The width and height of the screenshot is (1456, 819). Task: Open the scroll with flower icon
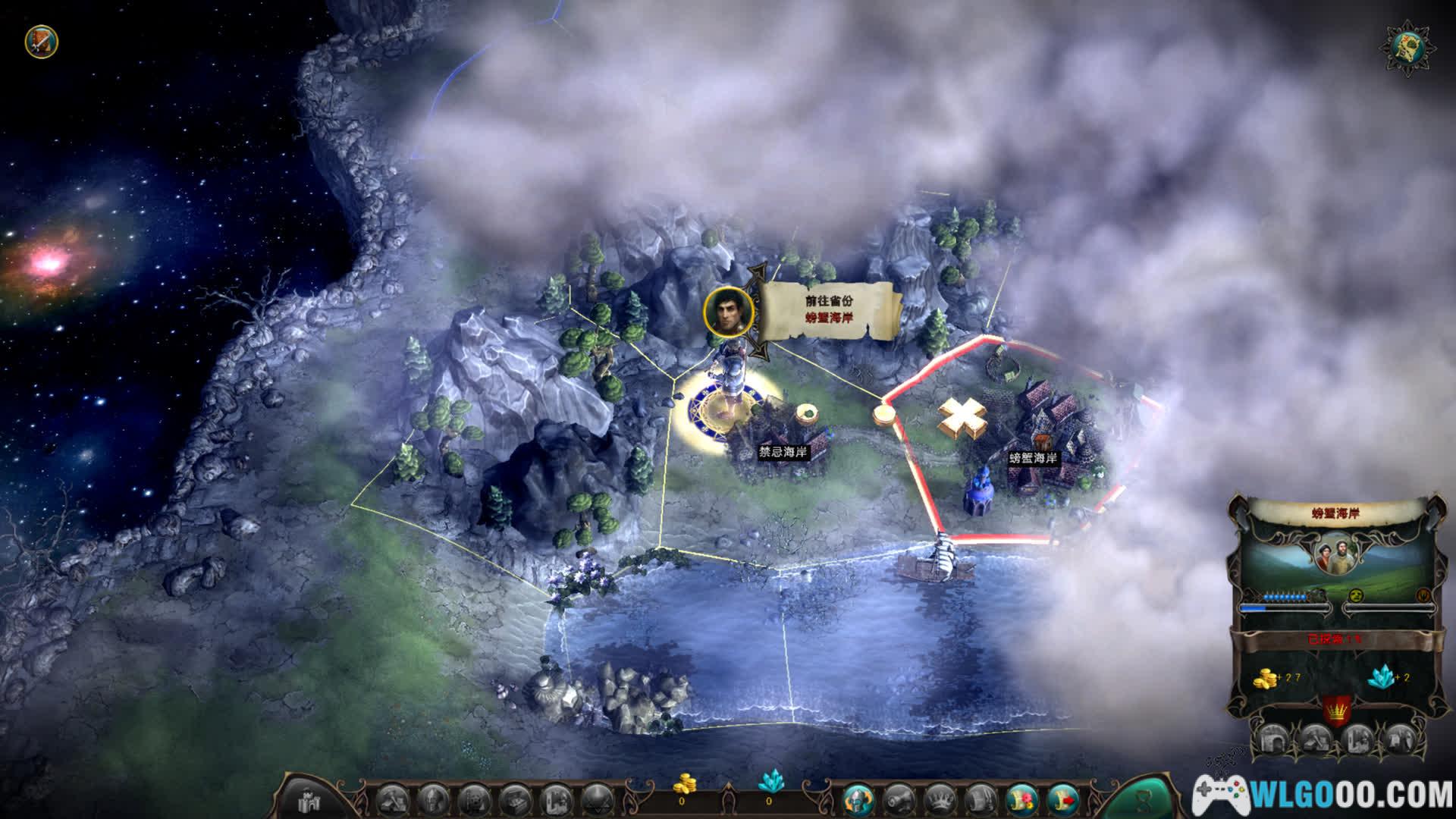coord(1020,799)
